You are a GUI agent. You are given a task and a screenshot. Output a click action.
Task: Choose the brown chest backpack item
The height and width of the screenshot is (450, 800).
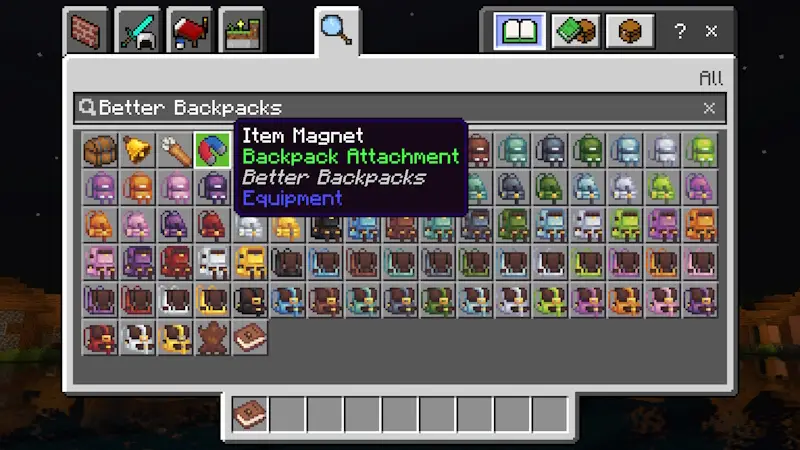point(100,150)
